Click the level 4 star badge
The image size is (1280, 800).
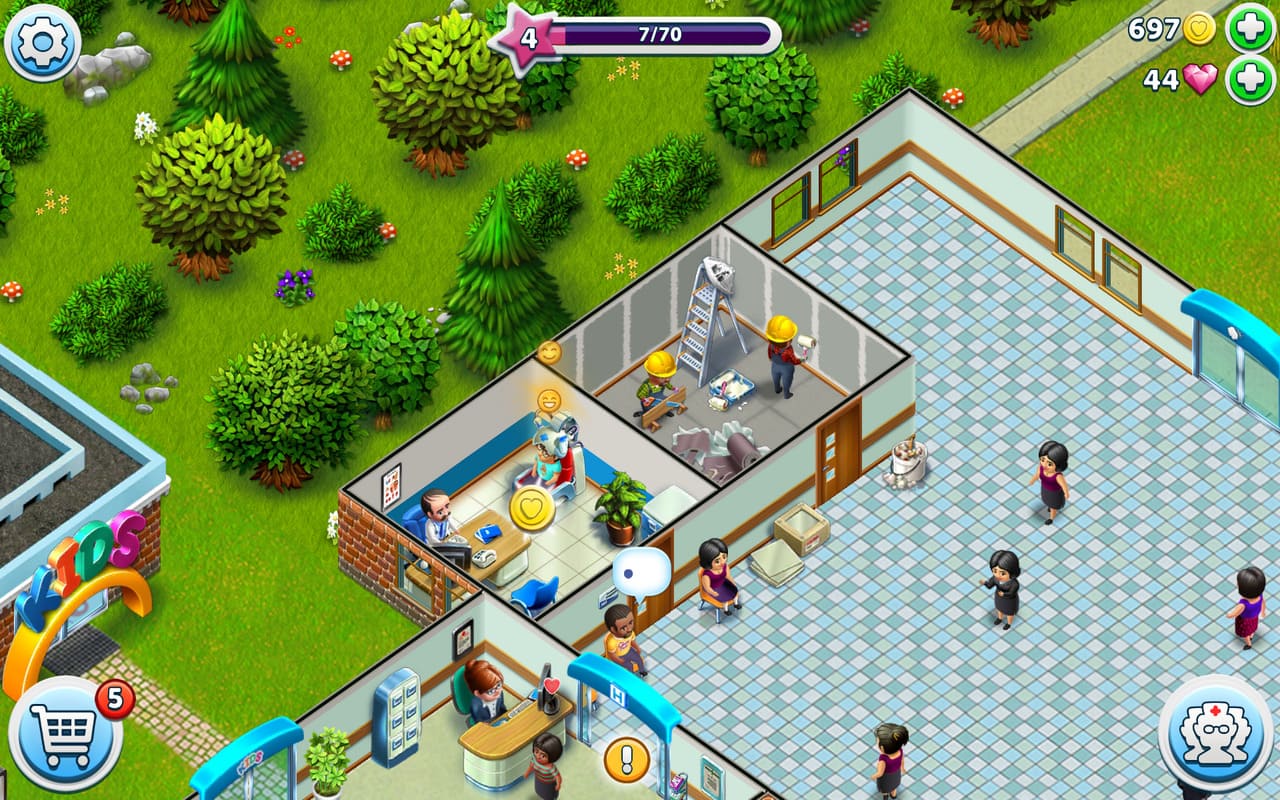527,39
